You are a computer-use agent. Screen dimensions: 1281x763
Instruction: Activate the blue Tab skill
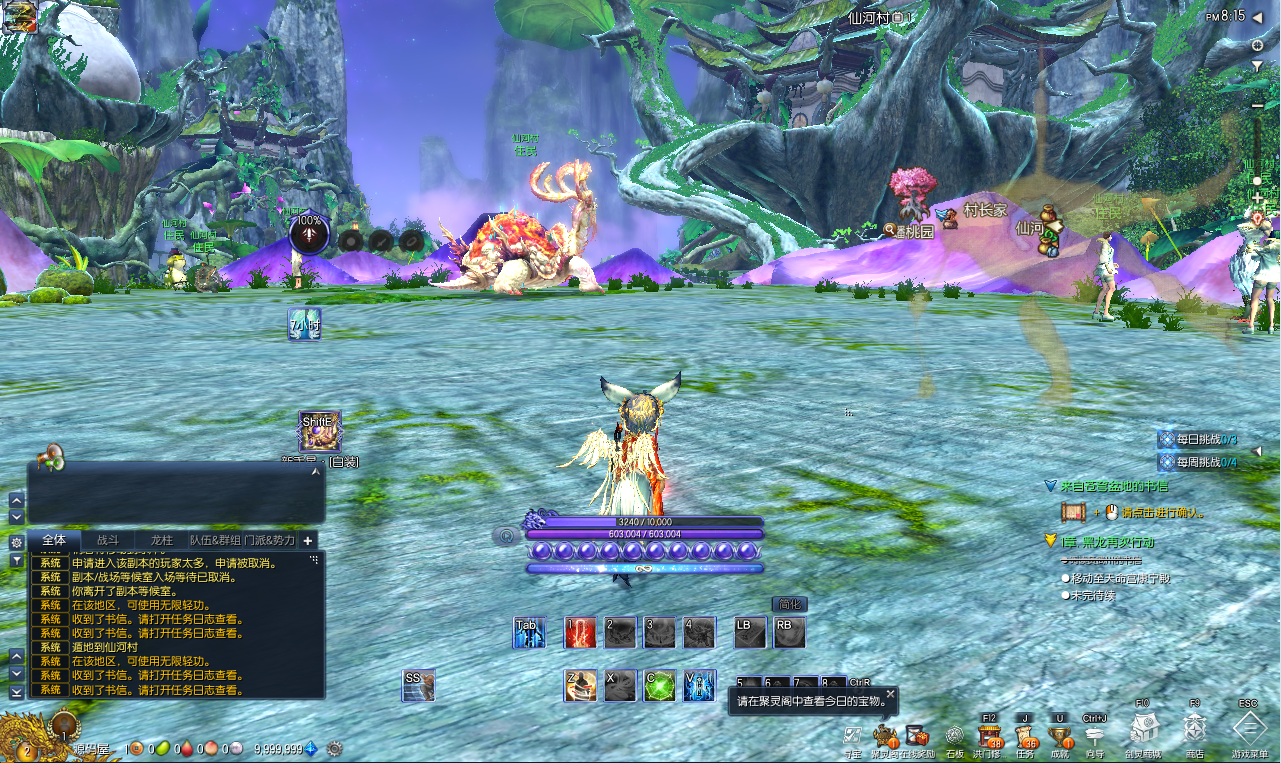(x=529, y=632)
